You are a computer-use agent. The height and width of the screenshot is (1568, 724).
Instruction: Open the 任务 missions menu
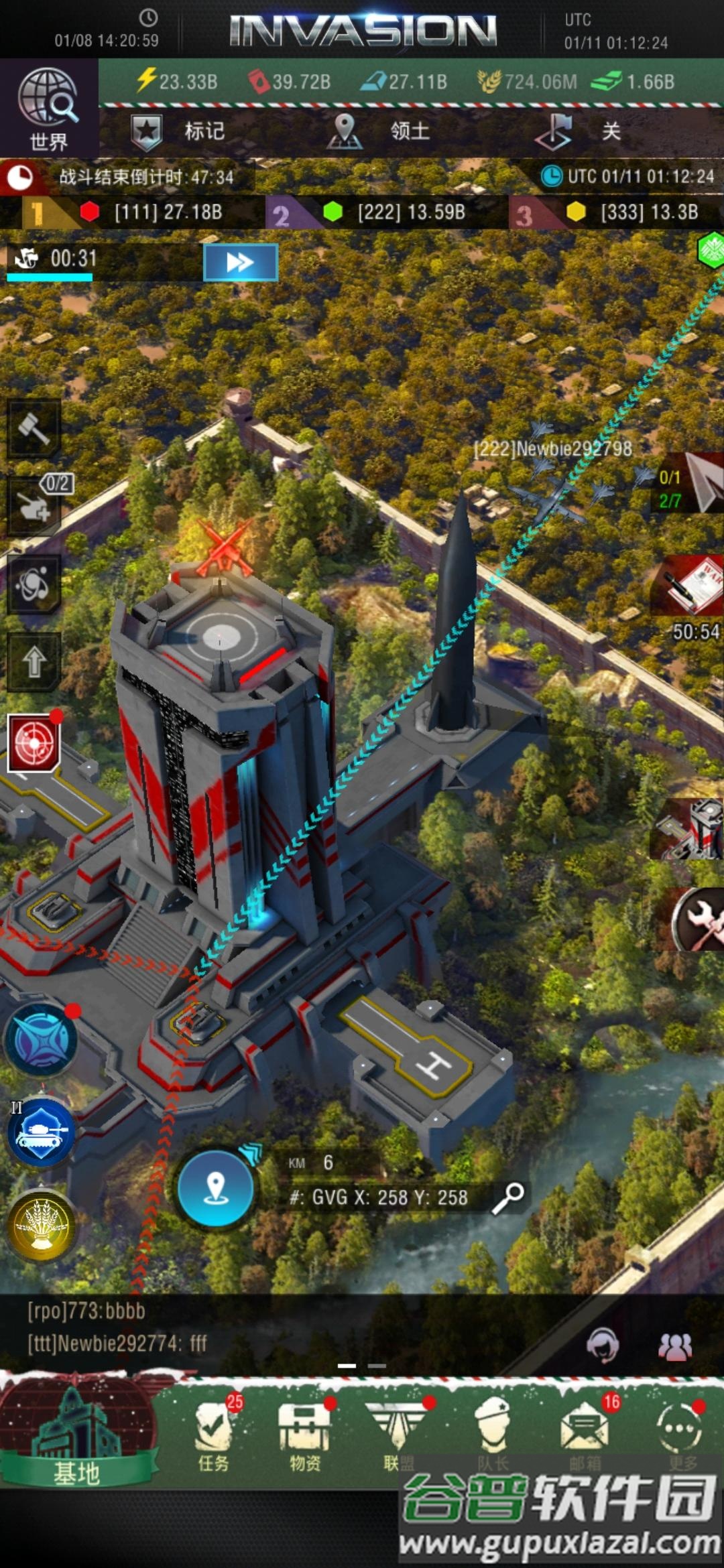tap(215, 1435)
